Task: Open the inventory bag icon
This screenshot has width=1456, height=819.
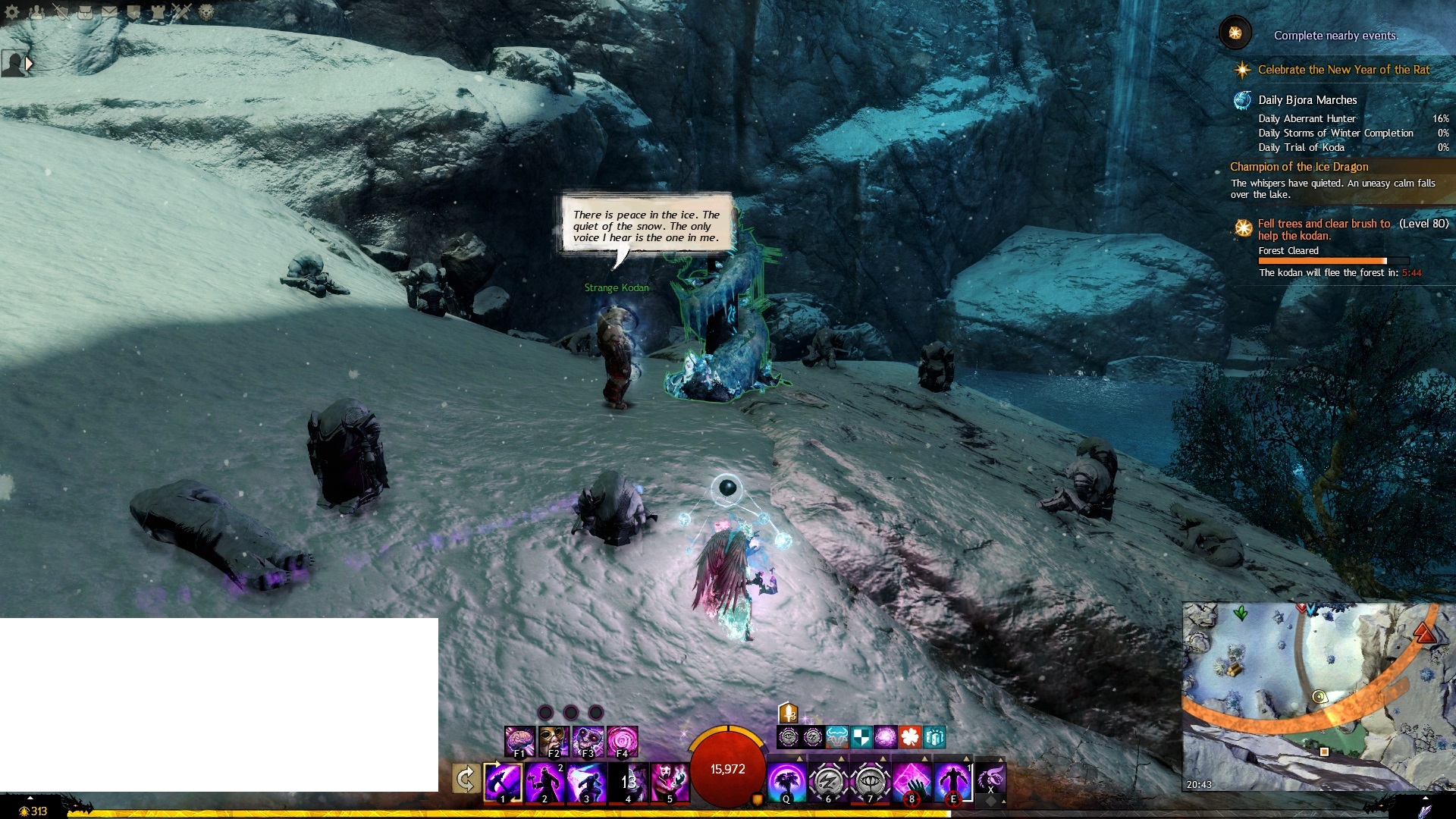Action: 85,11
